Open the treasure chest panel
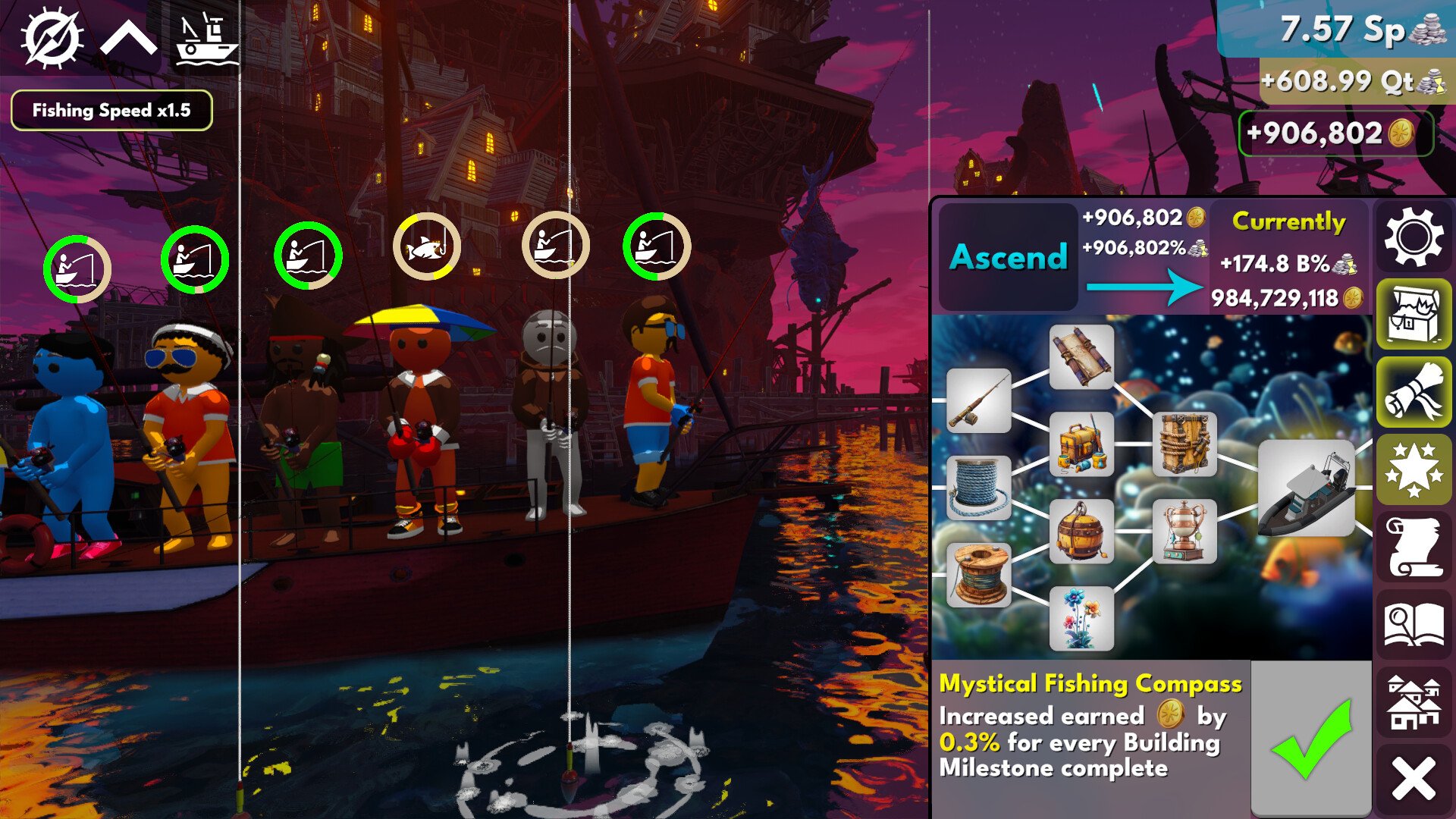 pyautogui.click(x=1414, y=316)
